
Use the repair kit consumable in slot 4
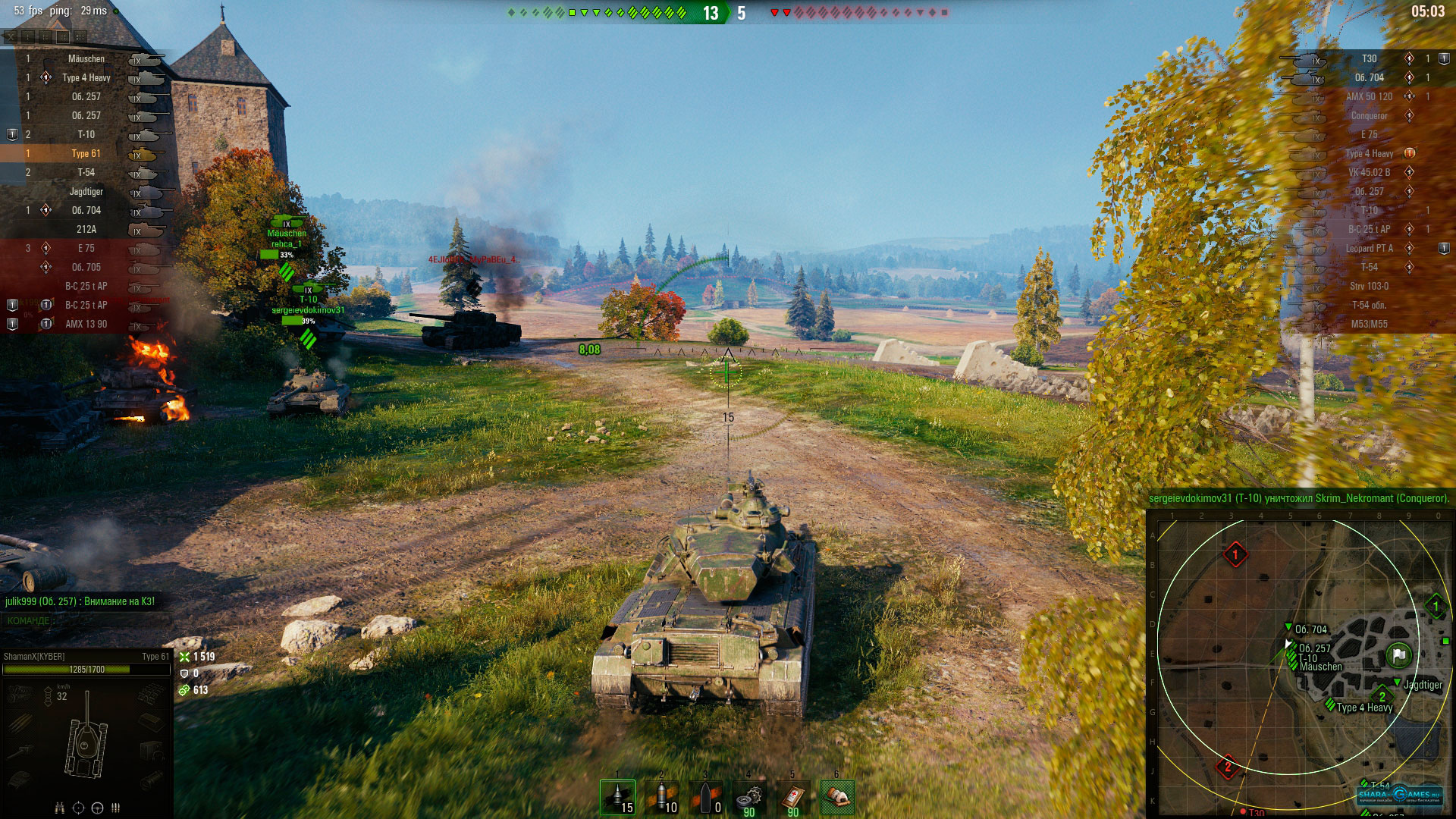pyautogui.click(x=749, y=799)
